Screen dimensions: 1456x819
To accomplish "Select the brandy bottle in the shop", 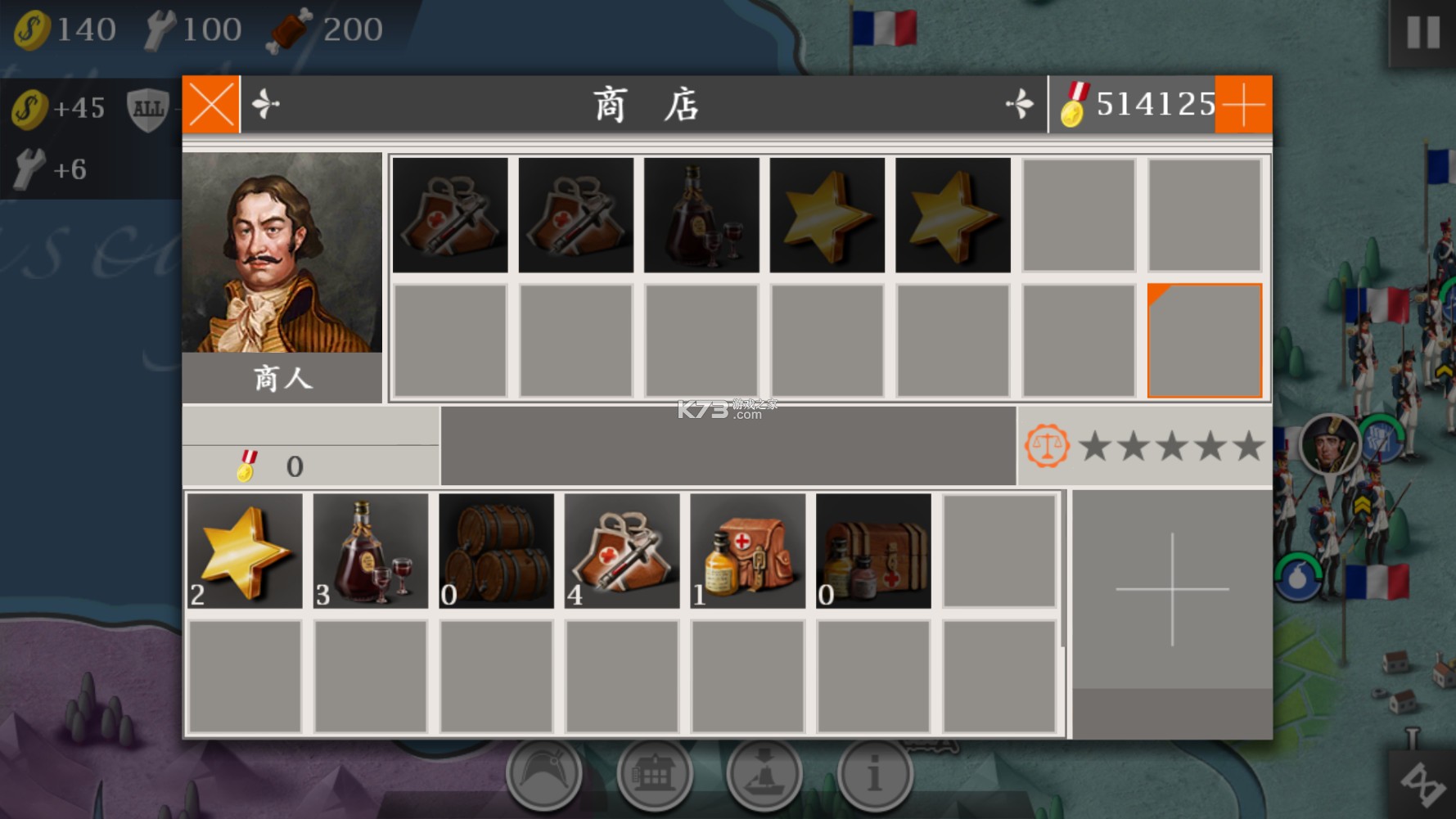I will pyautogui.click(x=700, y=214).
